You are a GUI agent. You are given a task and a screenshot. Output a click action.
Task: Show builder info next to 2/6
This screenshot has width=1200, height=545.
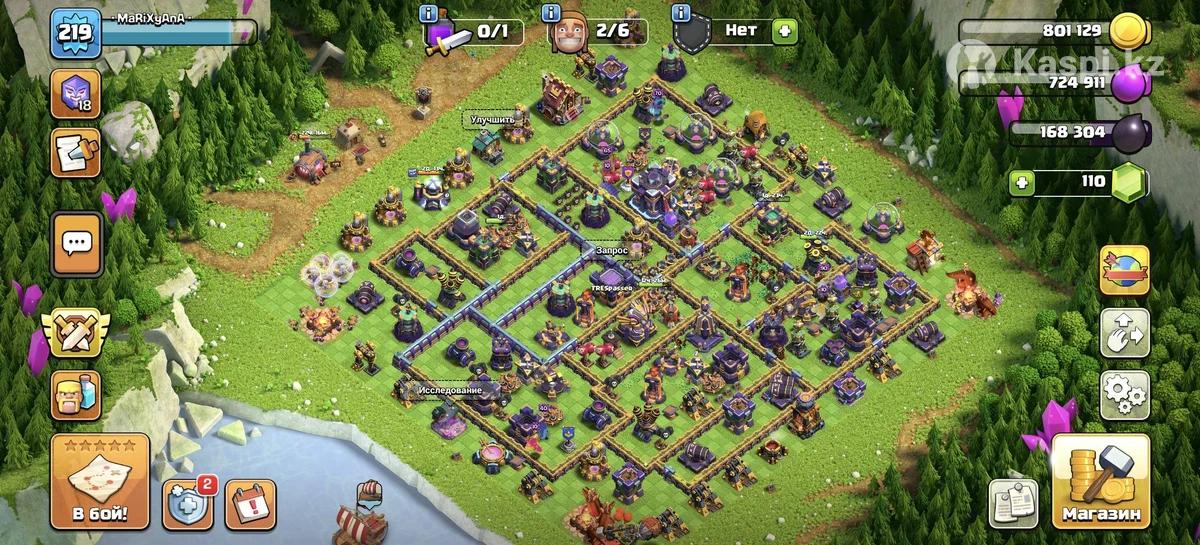tap(551, 13)
